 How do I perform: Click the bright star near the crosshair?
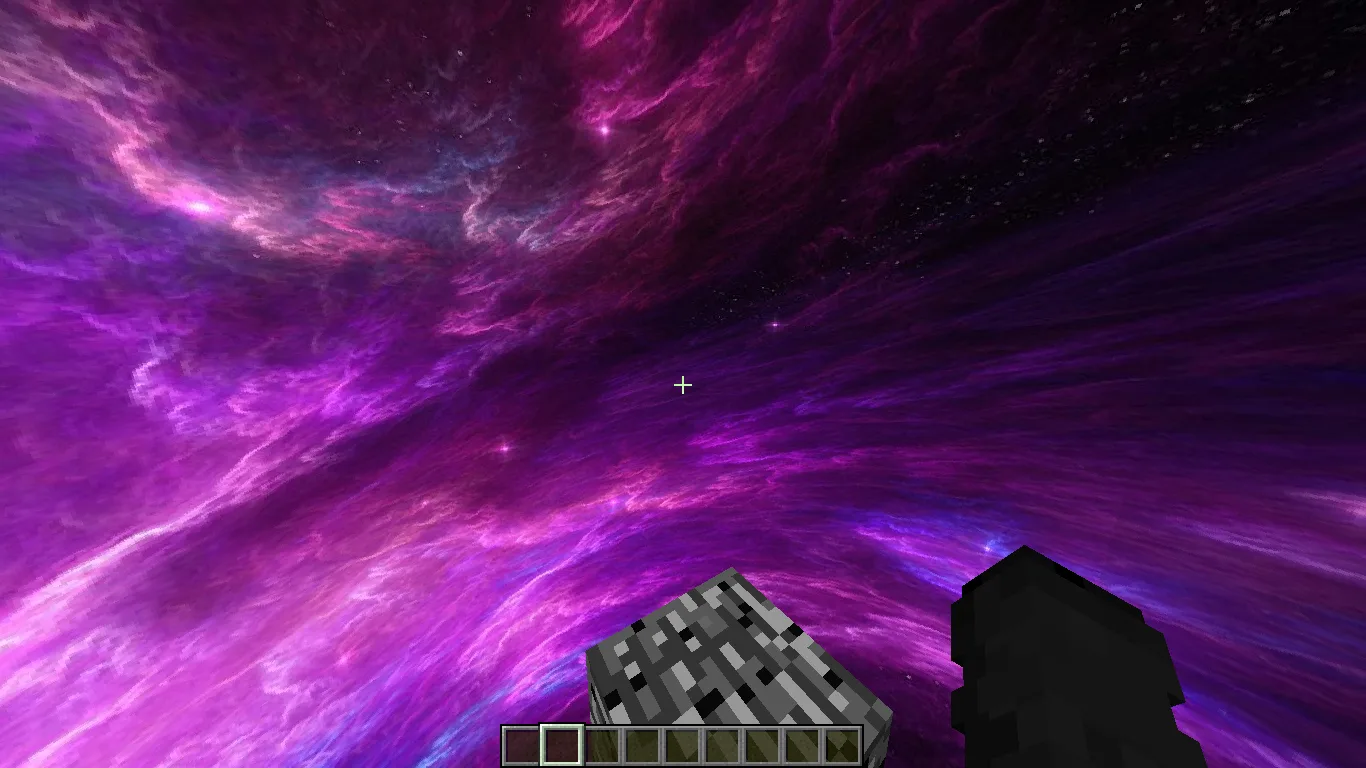(773, 325)
